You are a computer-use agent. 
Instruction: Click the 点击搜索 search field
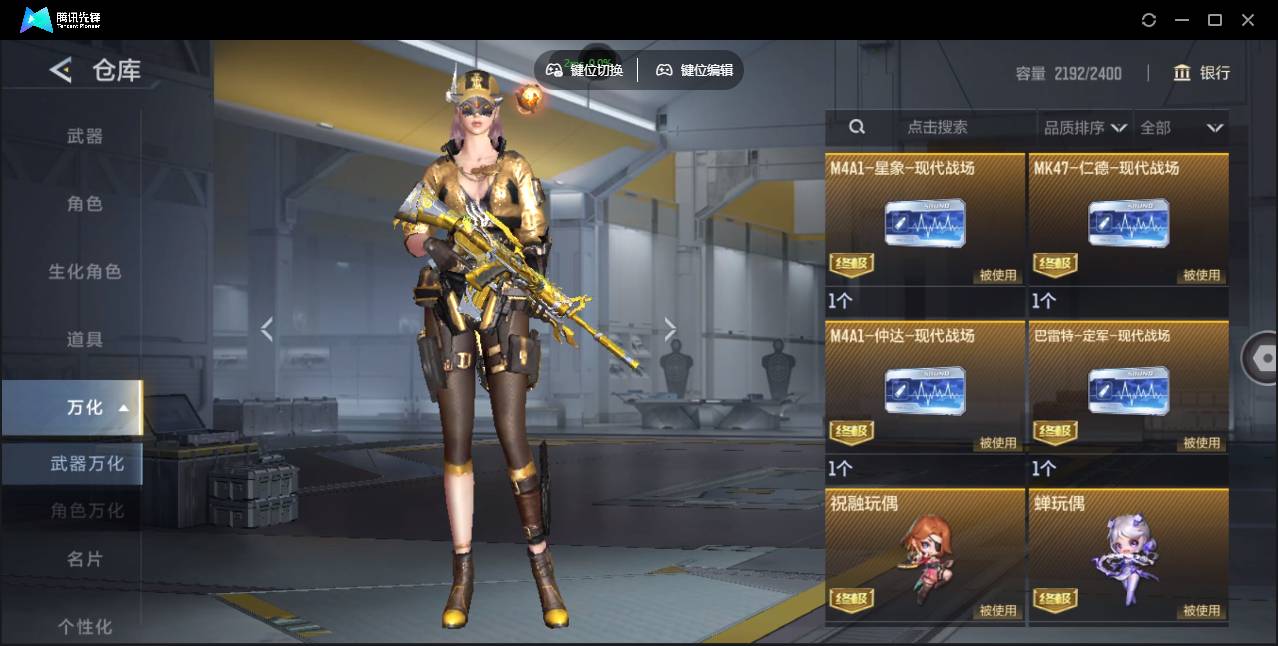937,128
